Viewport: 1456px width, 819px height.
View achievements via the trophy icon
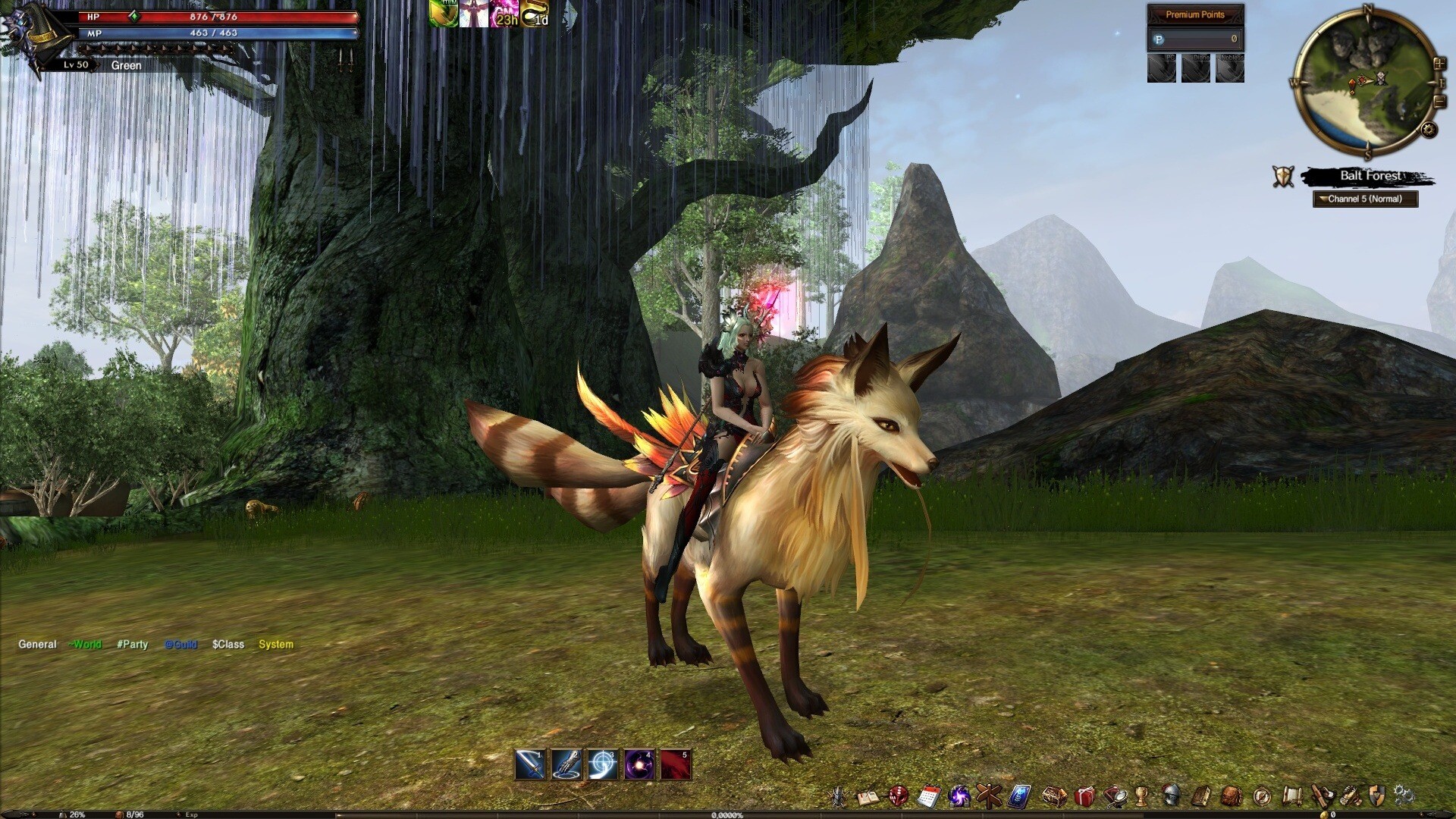point(1143,795)
